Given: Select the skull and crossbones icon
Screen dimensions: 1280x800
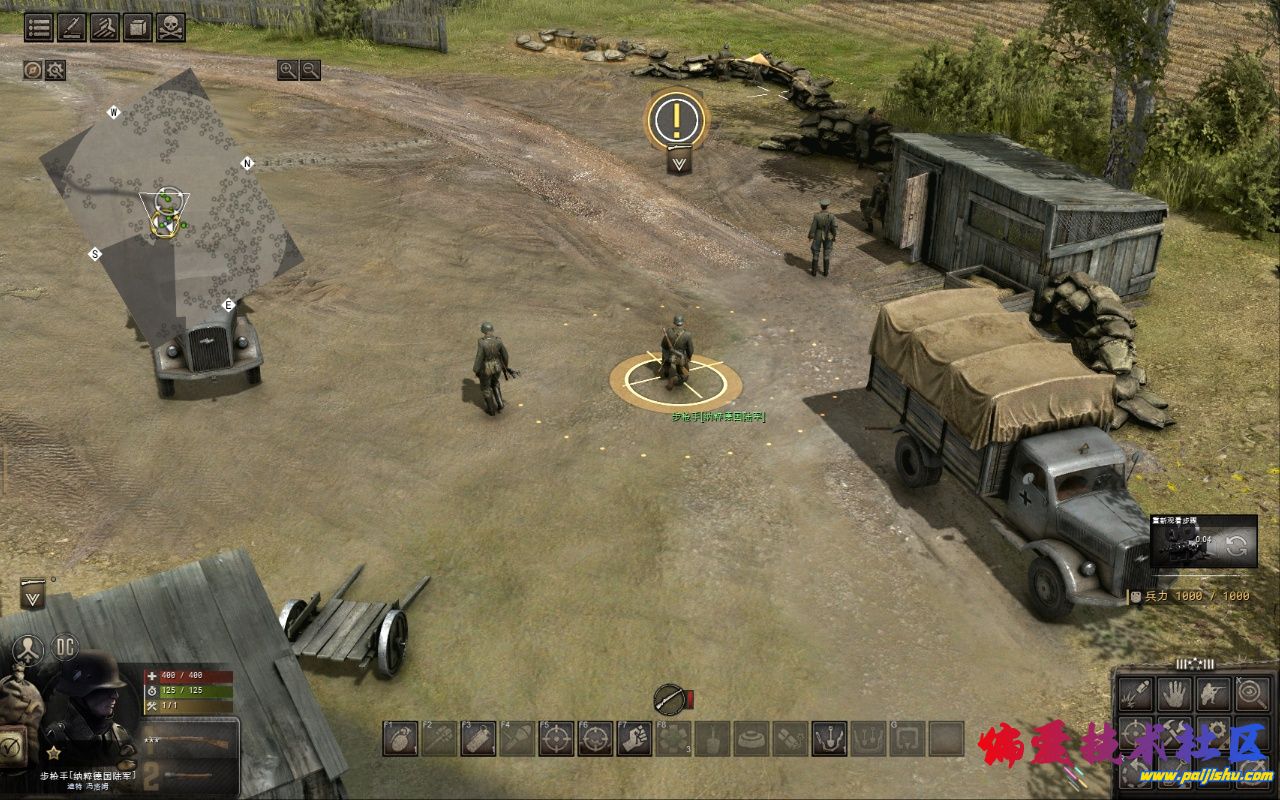Looking at the screenshot, I should pyautogui.click(x=171, y=27).
